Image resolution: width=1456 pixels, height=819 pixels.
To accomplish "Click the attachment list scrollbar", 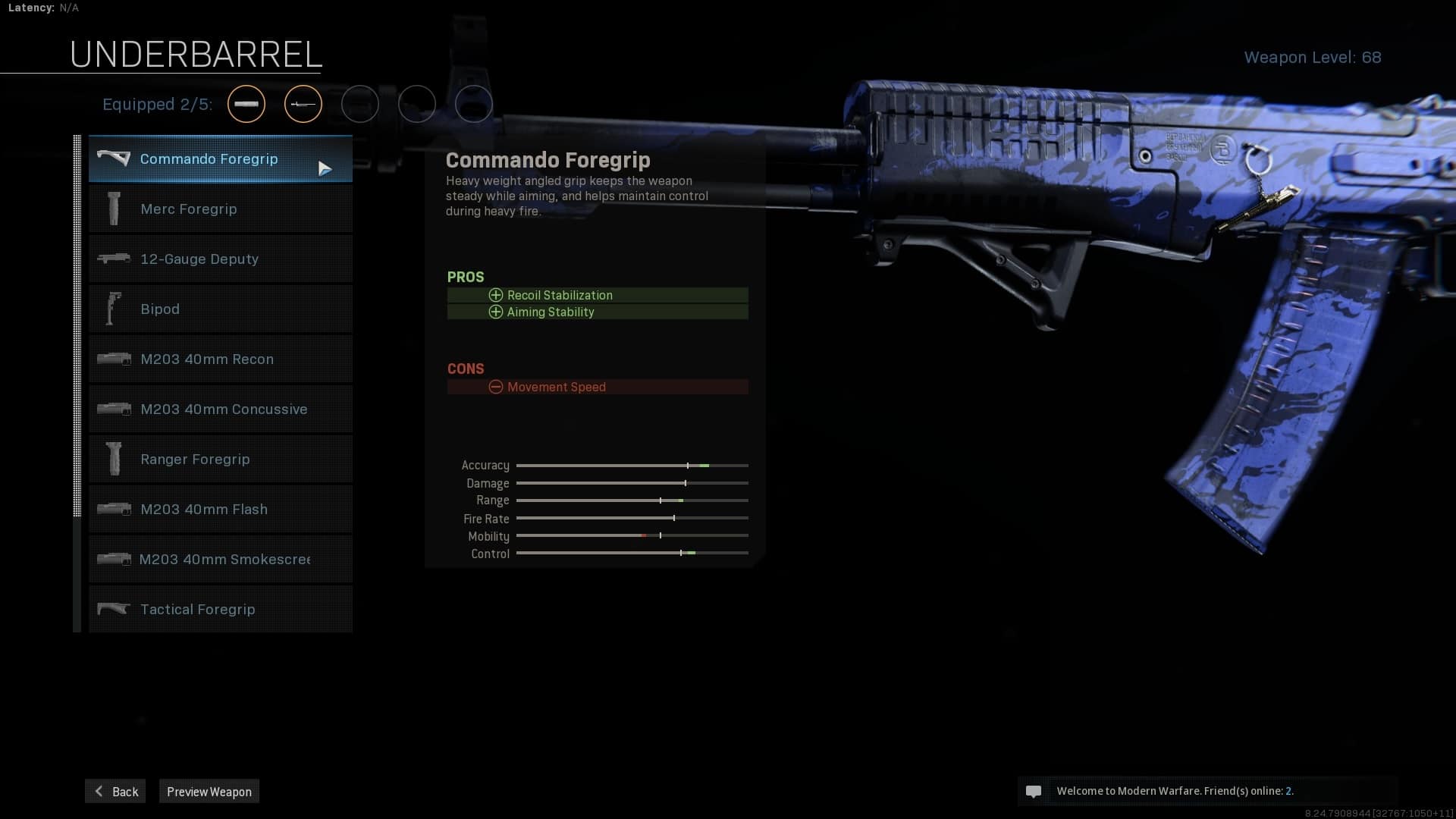I will 77,326.
